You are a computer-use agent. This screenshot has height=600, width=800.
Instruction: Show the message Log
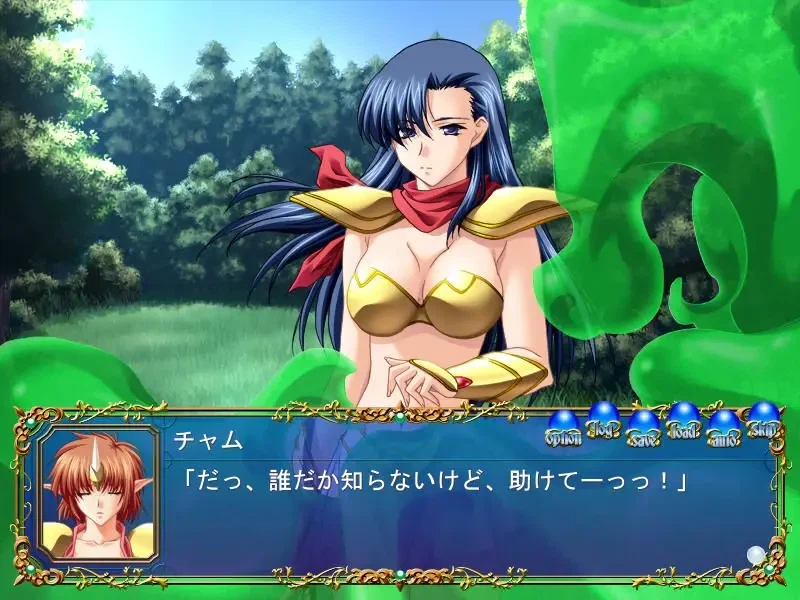click(x=603, y=420)
